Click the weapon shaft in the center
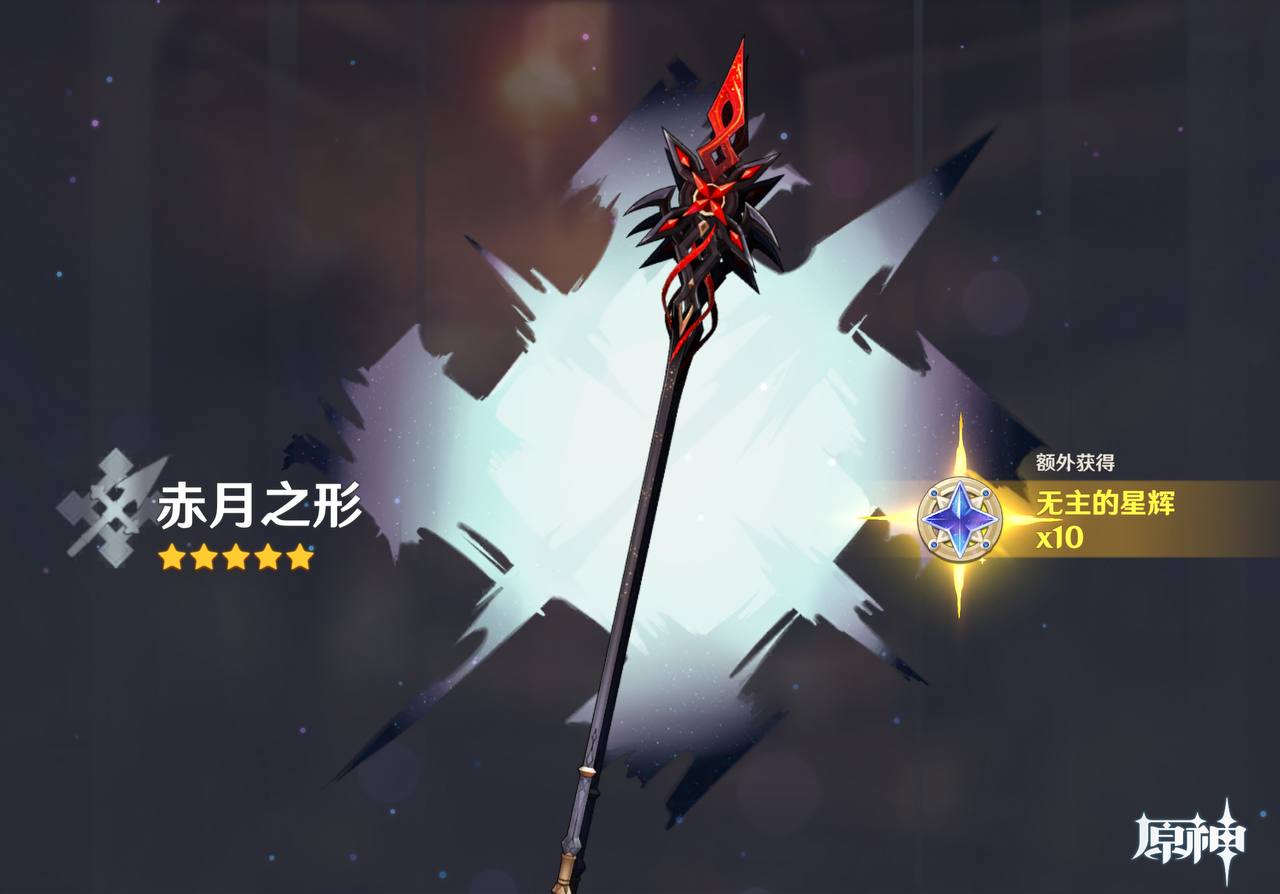 650,500
